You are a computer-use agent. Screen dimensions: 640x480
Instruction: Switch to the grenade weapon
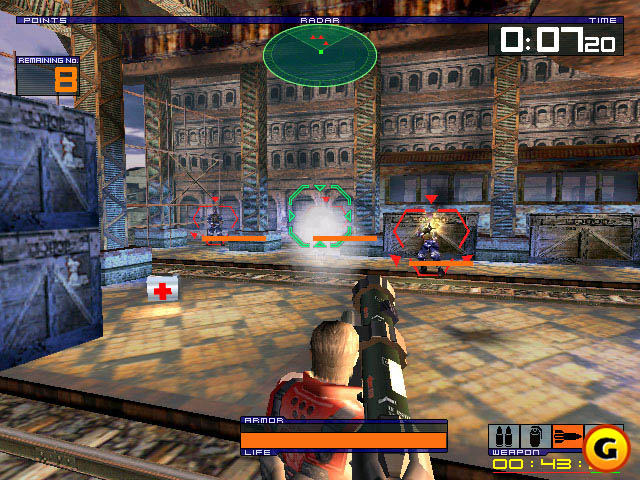[x=534, y=437]
